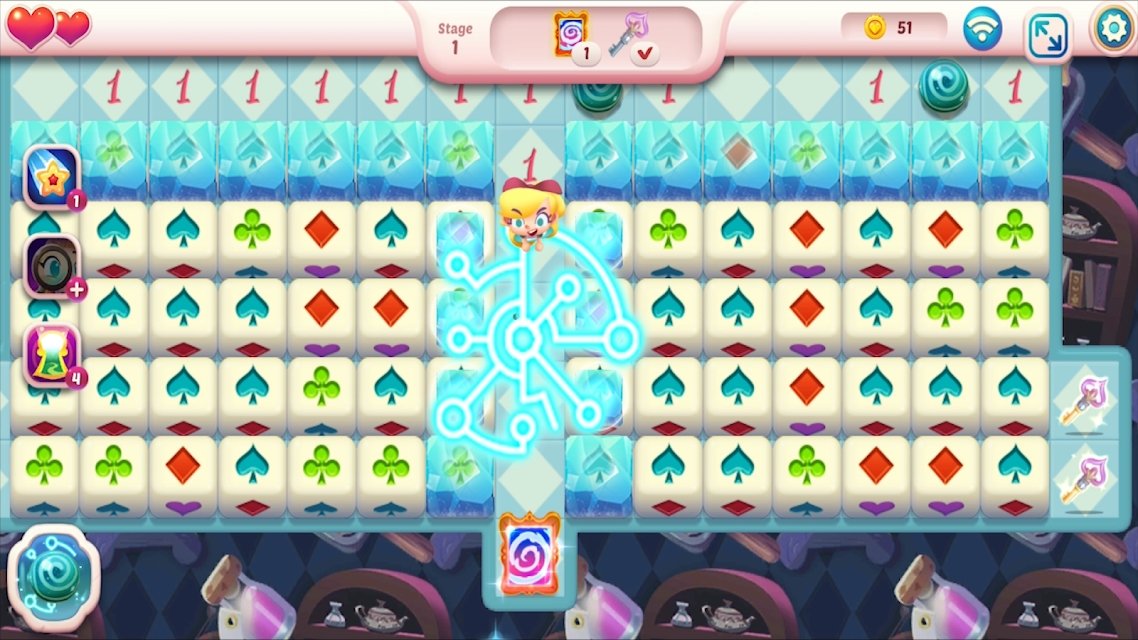Click the gold coin counter

[x=891, y=28]
